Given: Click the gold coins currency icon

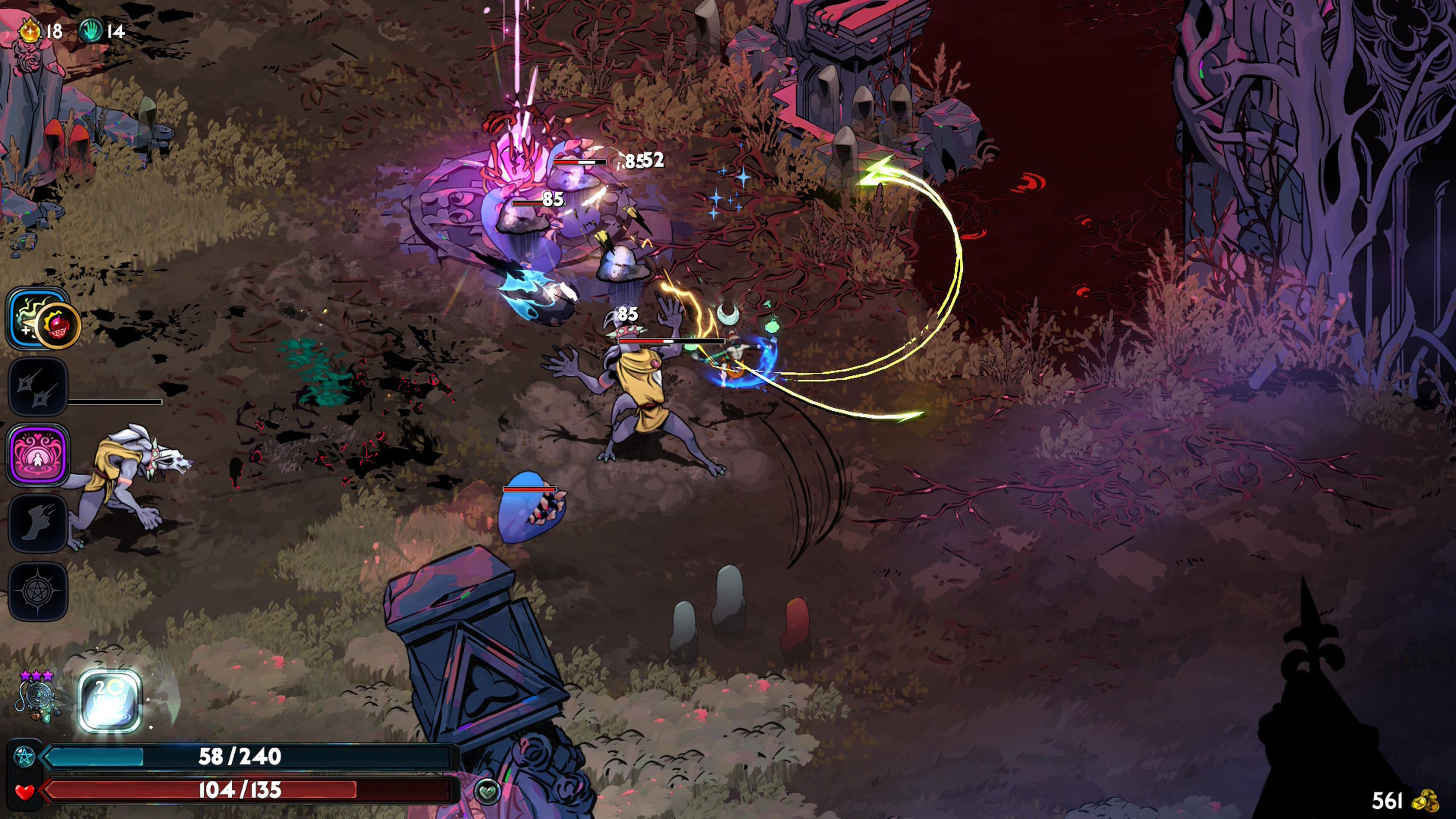Looking at the screenshot, I should pyautogui.click(x=1425, y=801).
